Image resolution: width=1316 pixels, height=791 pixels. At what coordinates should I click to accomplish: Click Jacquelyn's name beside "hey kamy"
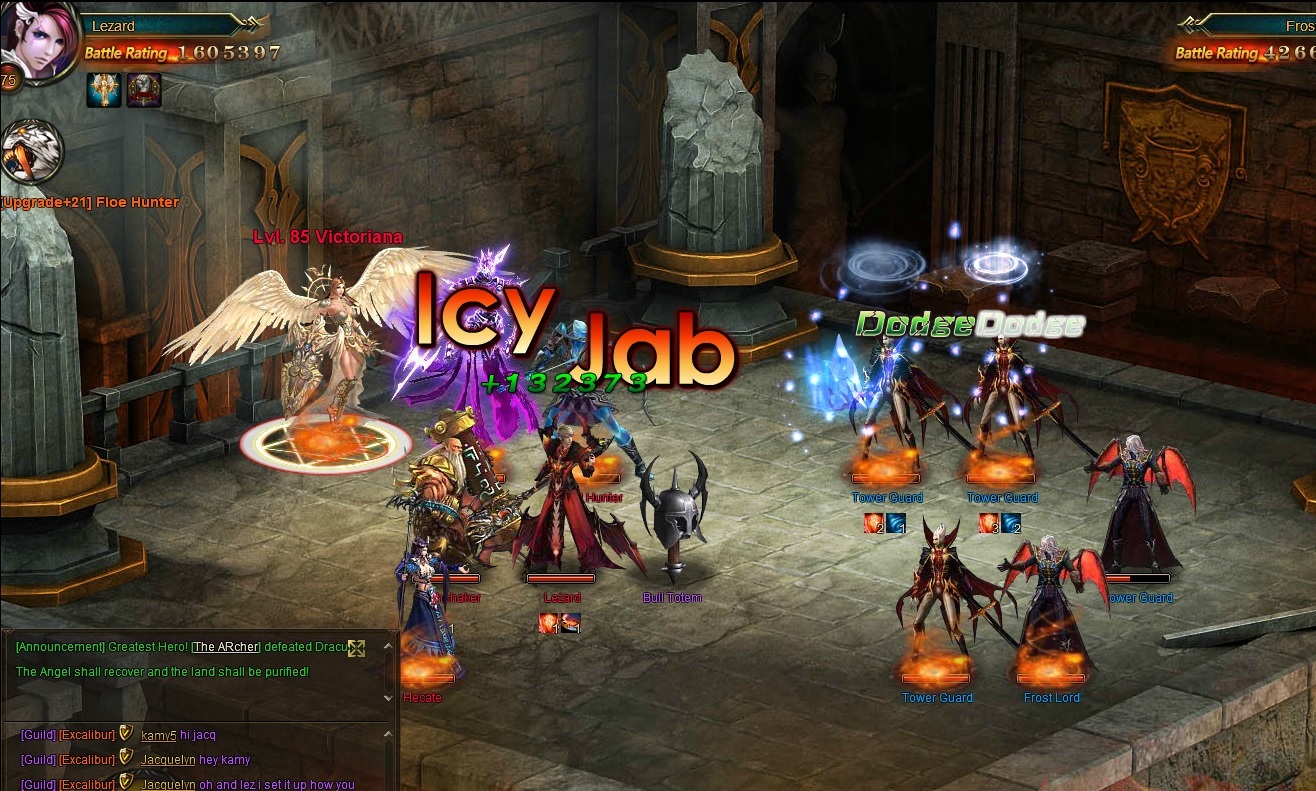(x=168, y=760)
